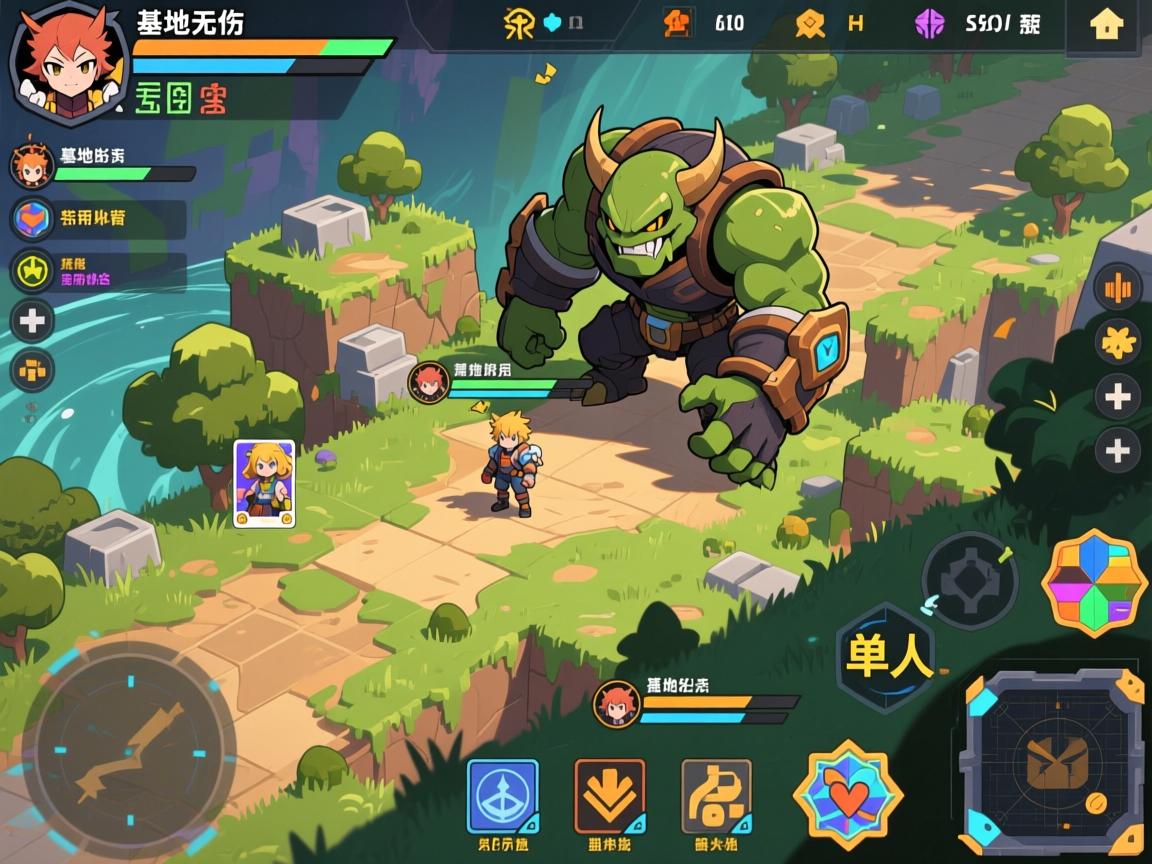Open the home menu house button
The width and height of the screenshot is (1152, 864).
pyautogui.click(x=1106, y=25)
